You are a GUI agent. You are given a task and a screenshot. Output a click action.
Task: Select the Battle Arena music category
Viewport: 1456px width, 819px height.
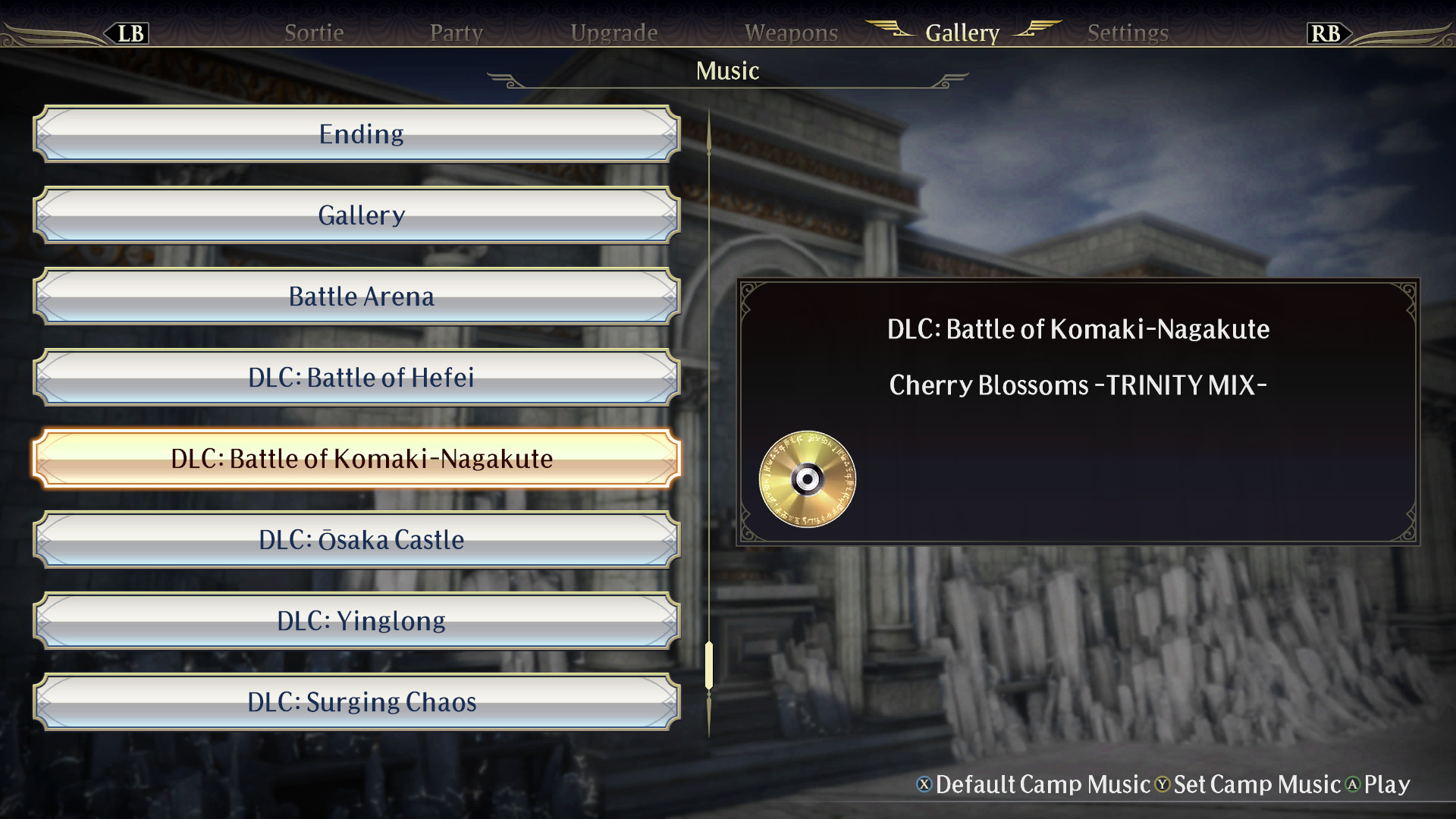[361, 297]
